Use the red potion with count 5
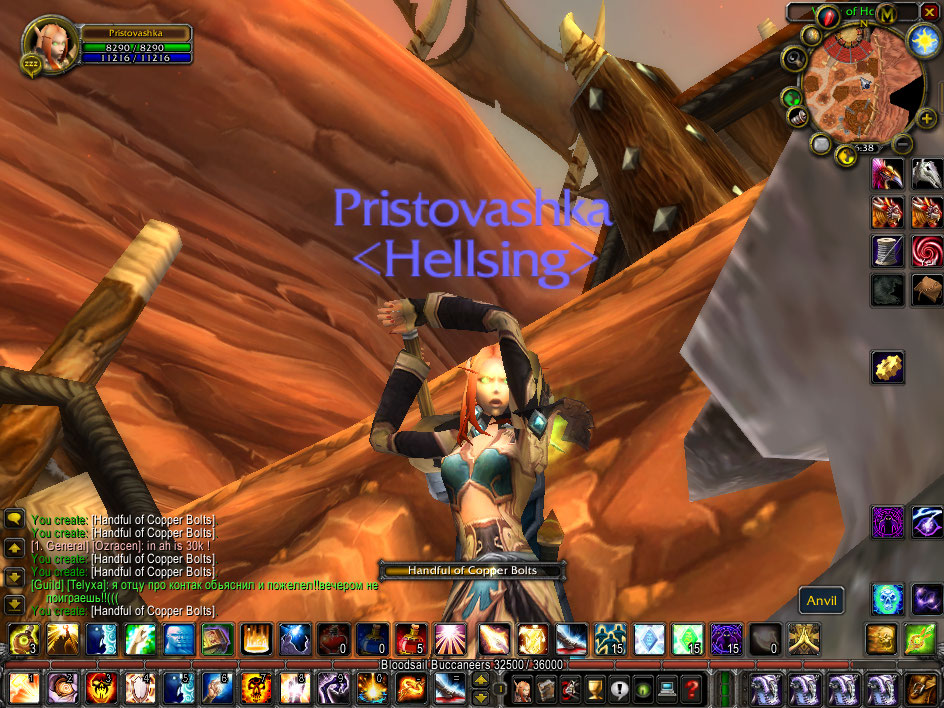This screenshot has height=708, width=944. [411, 638]
